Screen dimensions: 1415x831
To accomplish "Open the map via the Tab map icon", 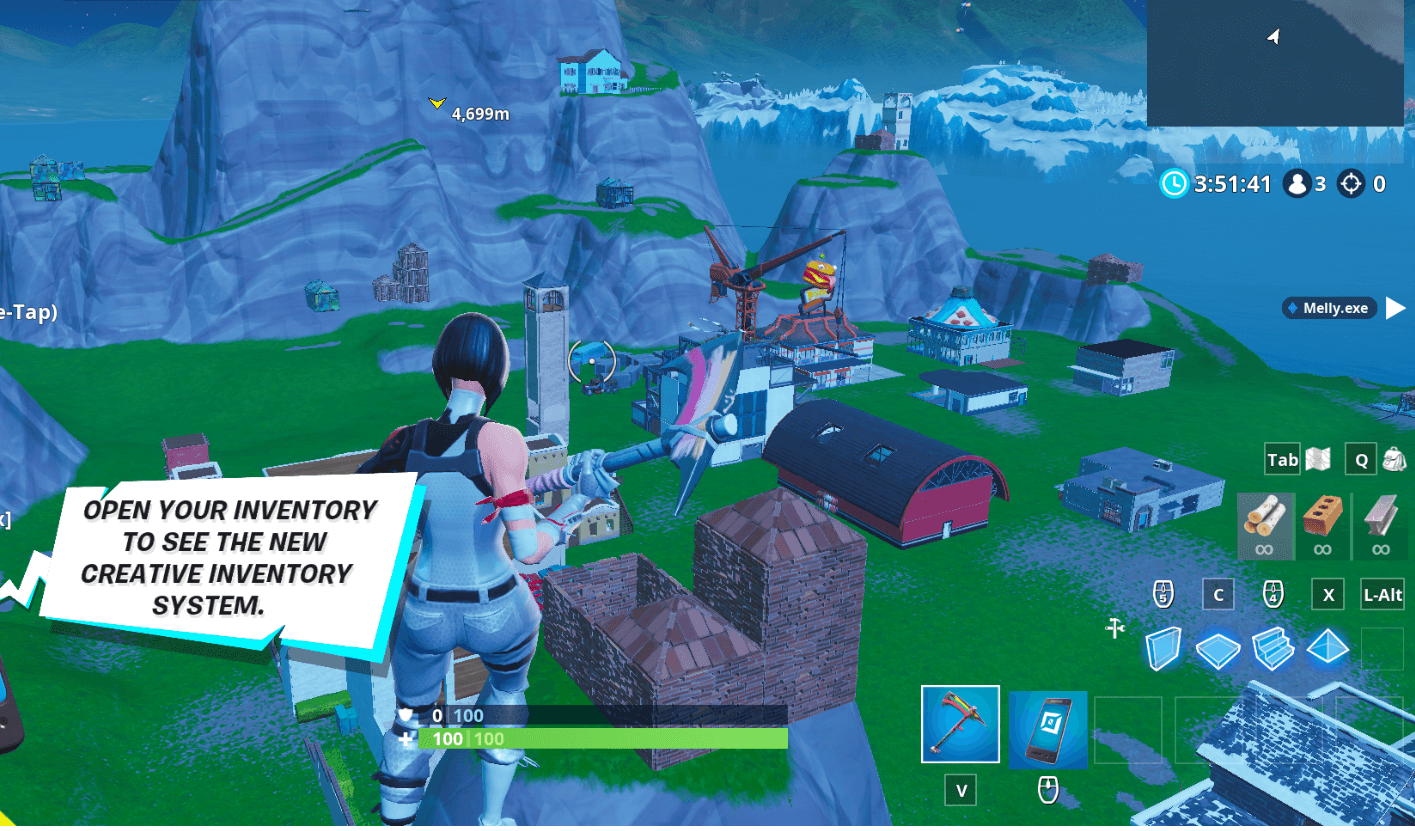I will pyautogui.click(x=1318, y=459).
